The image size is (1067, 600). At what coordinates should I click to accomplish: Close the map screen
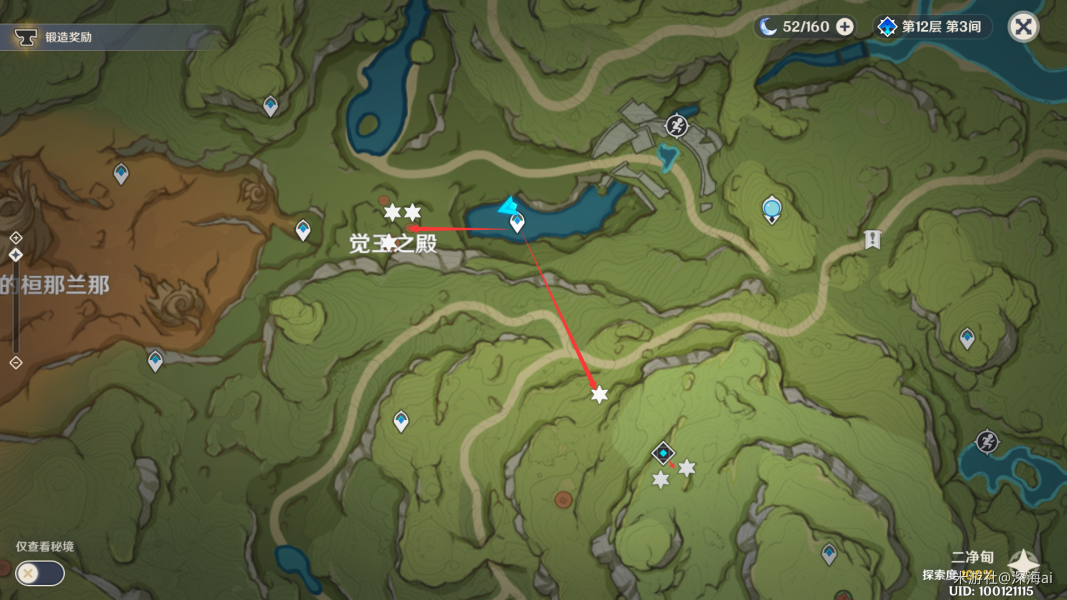[1023, 27]
